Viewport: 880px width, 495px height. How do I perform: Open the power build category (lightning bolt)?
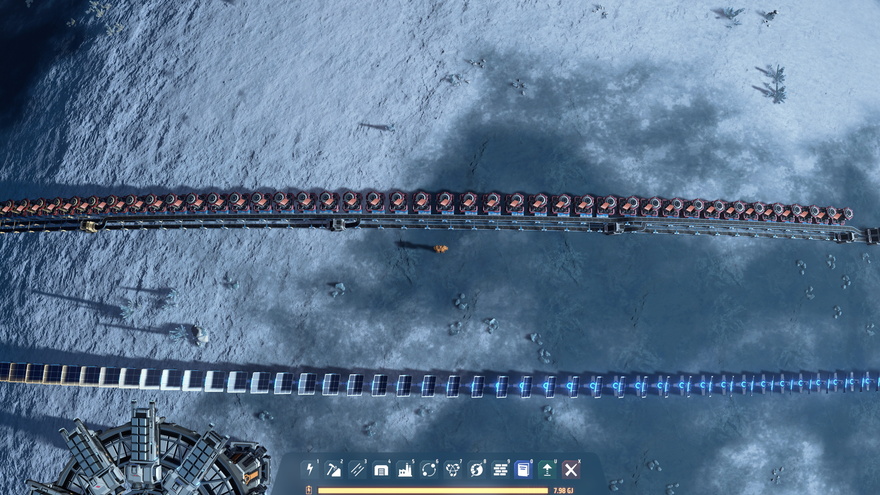(x=310, y=469)
